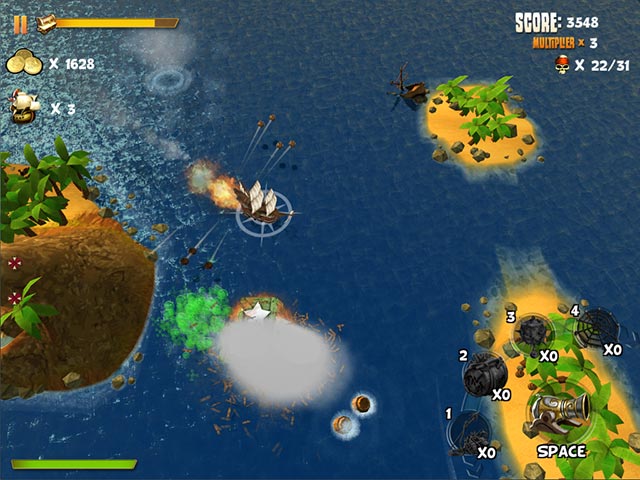640x480 pixels.
Task: Select the weapon in slot 1
Action: coord(468,432)
